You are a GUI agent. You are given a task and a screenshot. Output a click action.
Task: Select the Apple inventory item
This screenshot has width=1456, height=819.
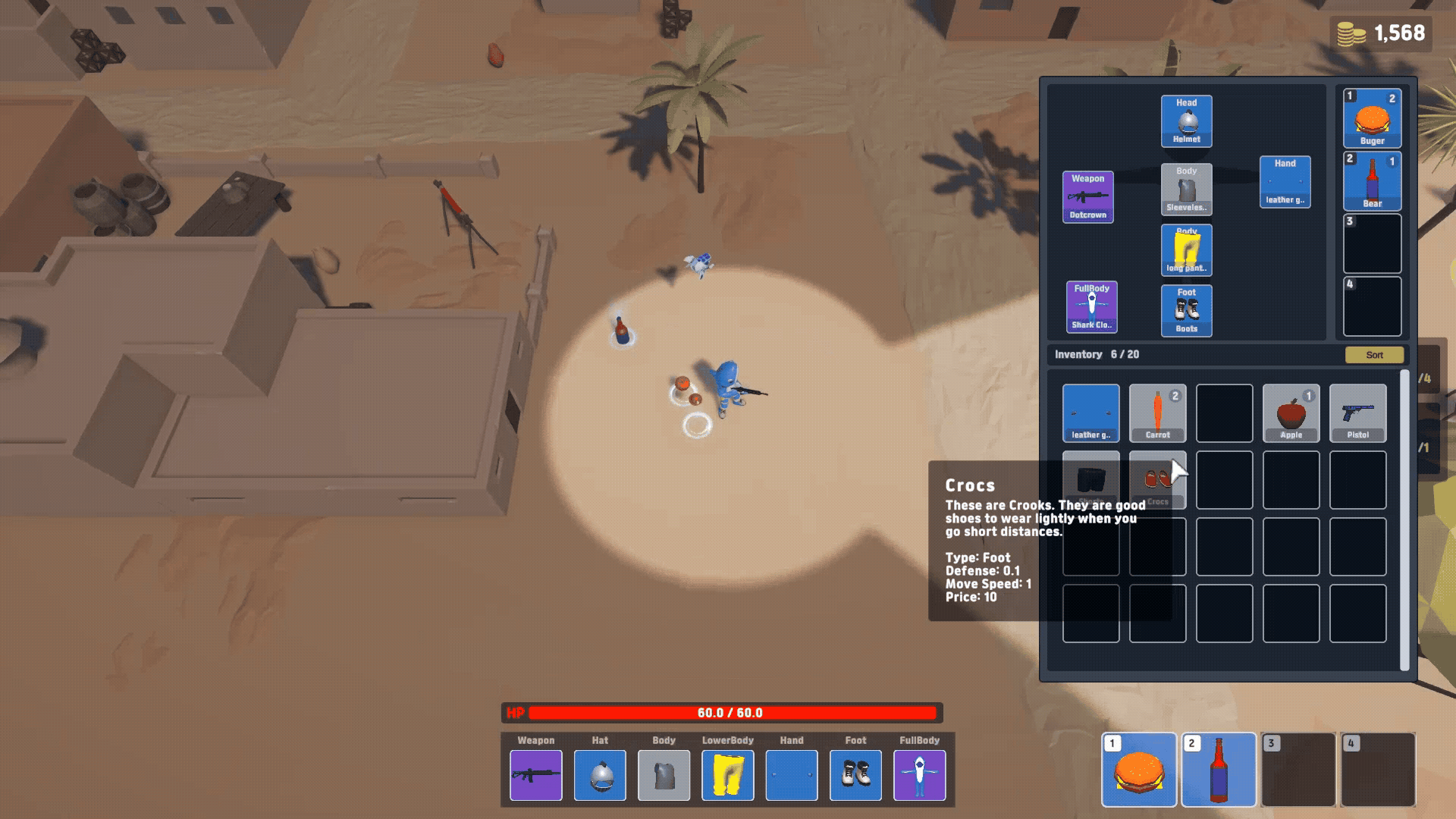(x=1291, y=413)
